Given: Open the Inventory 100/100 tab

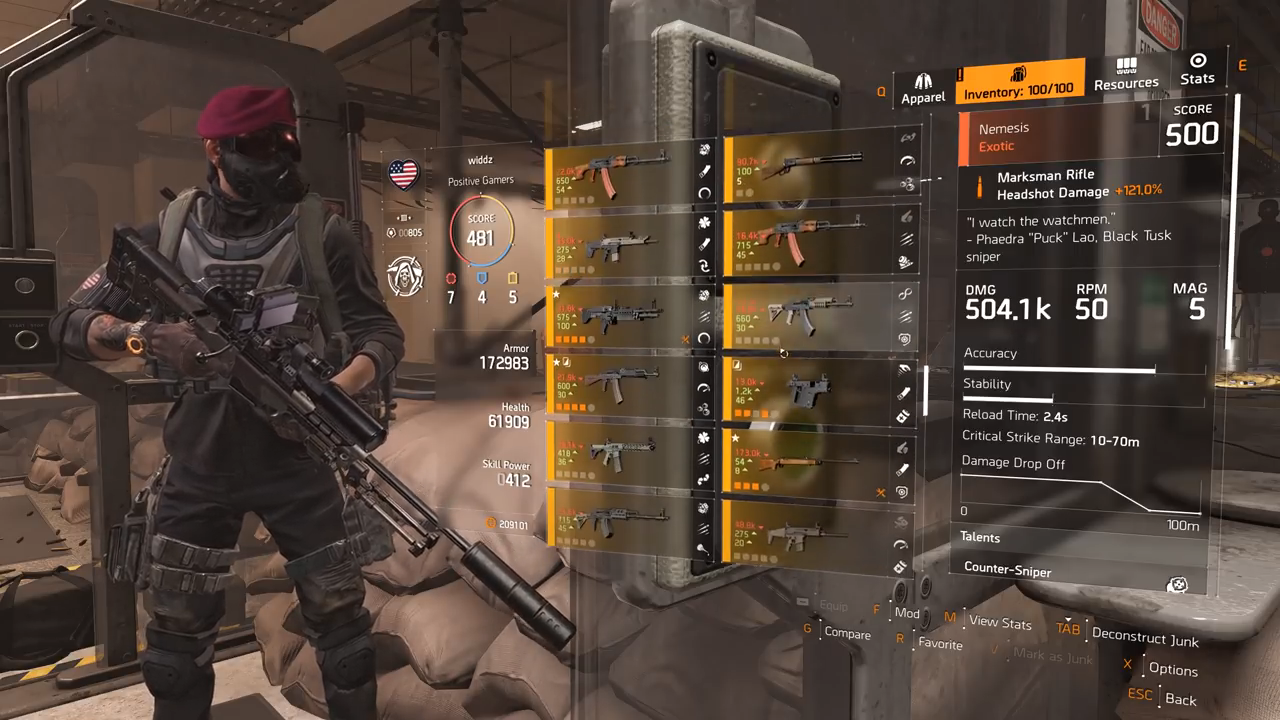Looking at the screenshot, I should click(x=1019, y=82).
